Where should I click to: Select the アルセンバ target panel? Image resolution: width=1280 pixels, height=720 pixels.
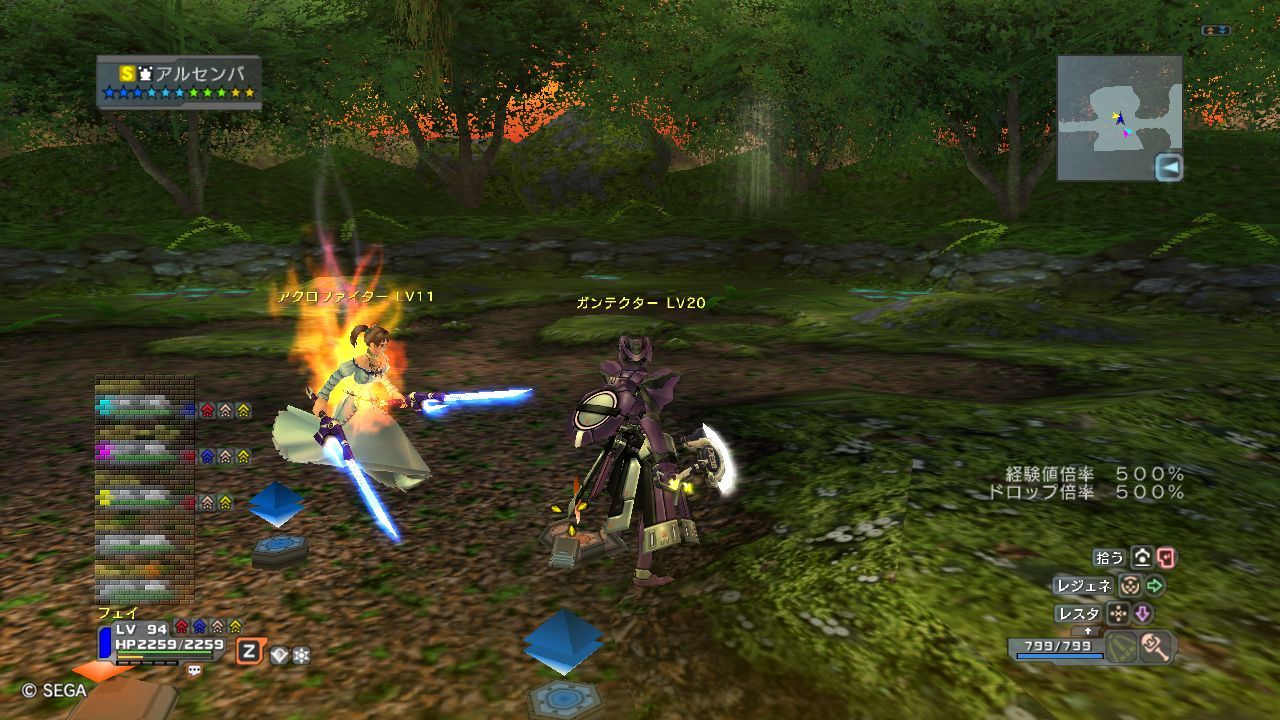pos(179,82)
